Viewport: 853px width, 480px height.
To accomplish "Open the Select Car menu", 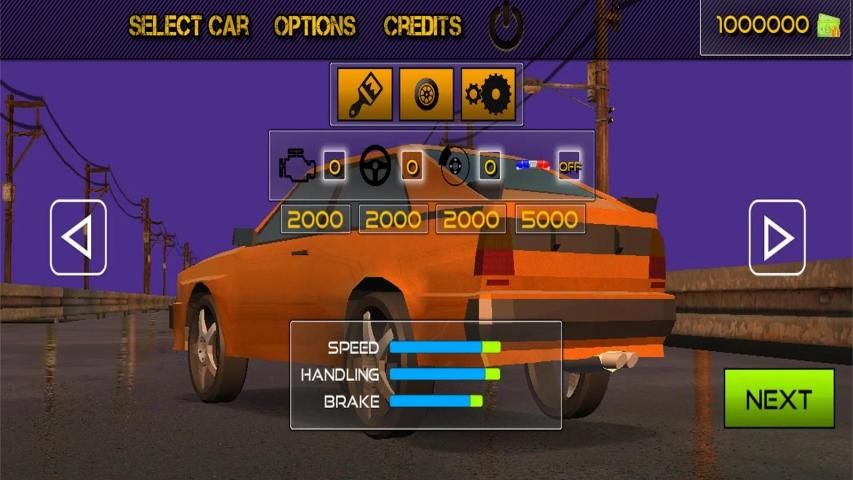I will click(189, 26).
